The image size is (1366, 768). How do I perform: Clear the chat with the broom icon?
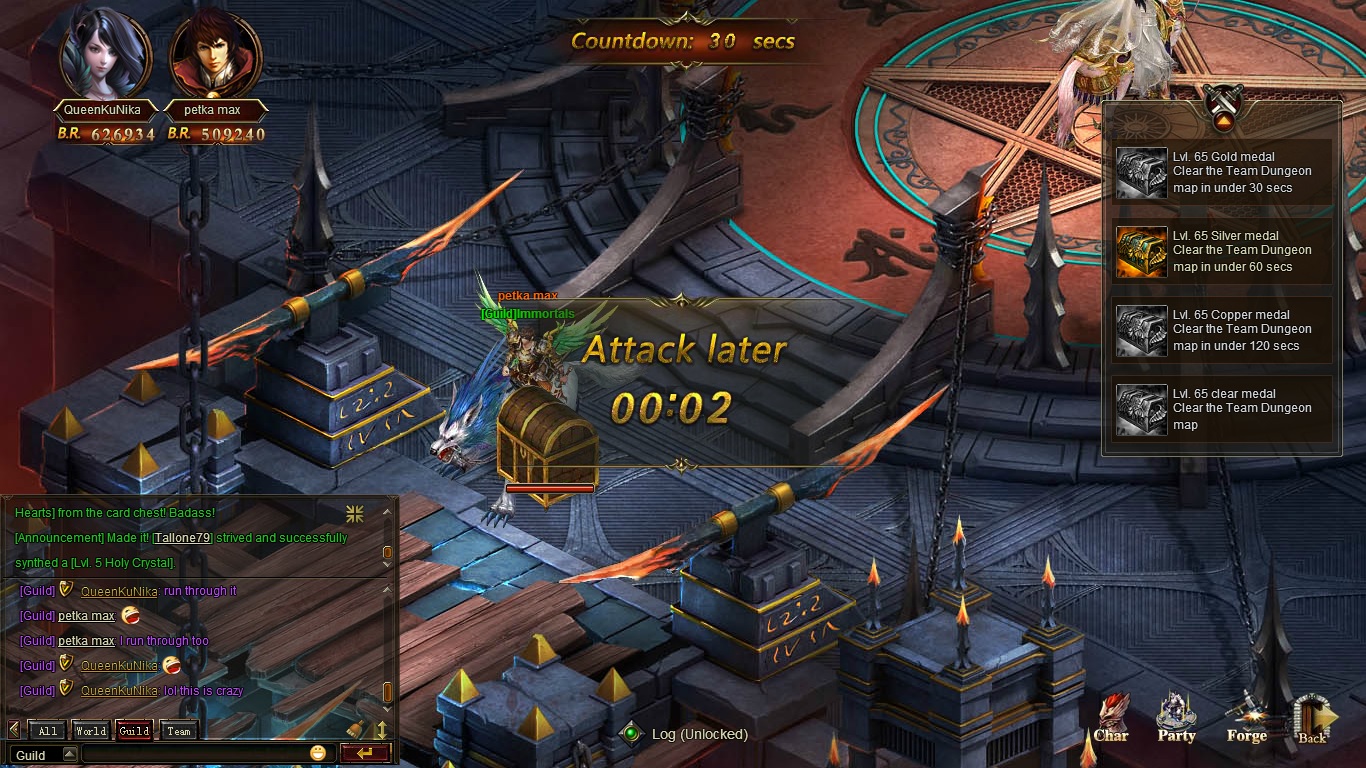pyautogui.click(x=355, y=730)
